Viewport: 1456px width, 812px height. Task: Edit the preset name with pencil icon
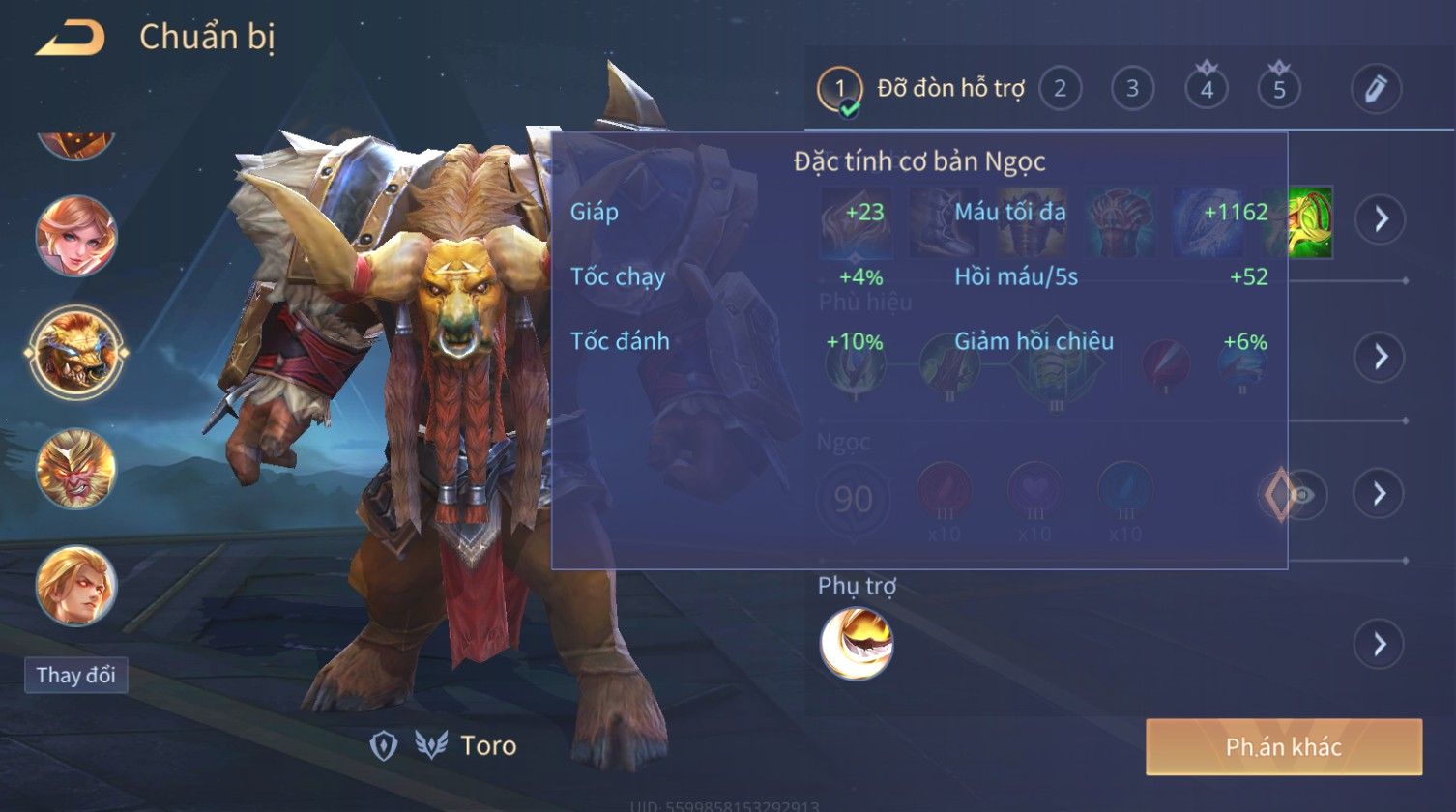coord(1376,89)
